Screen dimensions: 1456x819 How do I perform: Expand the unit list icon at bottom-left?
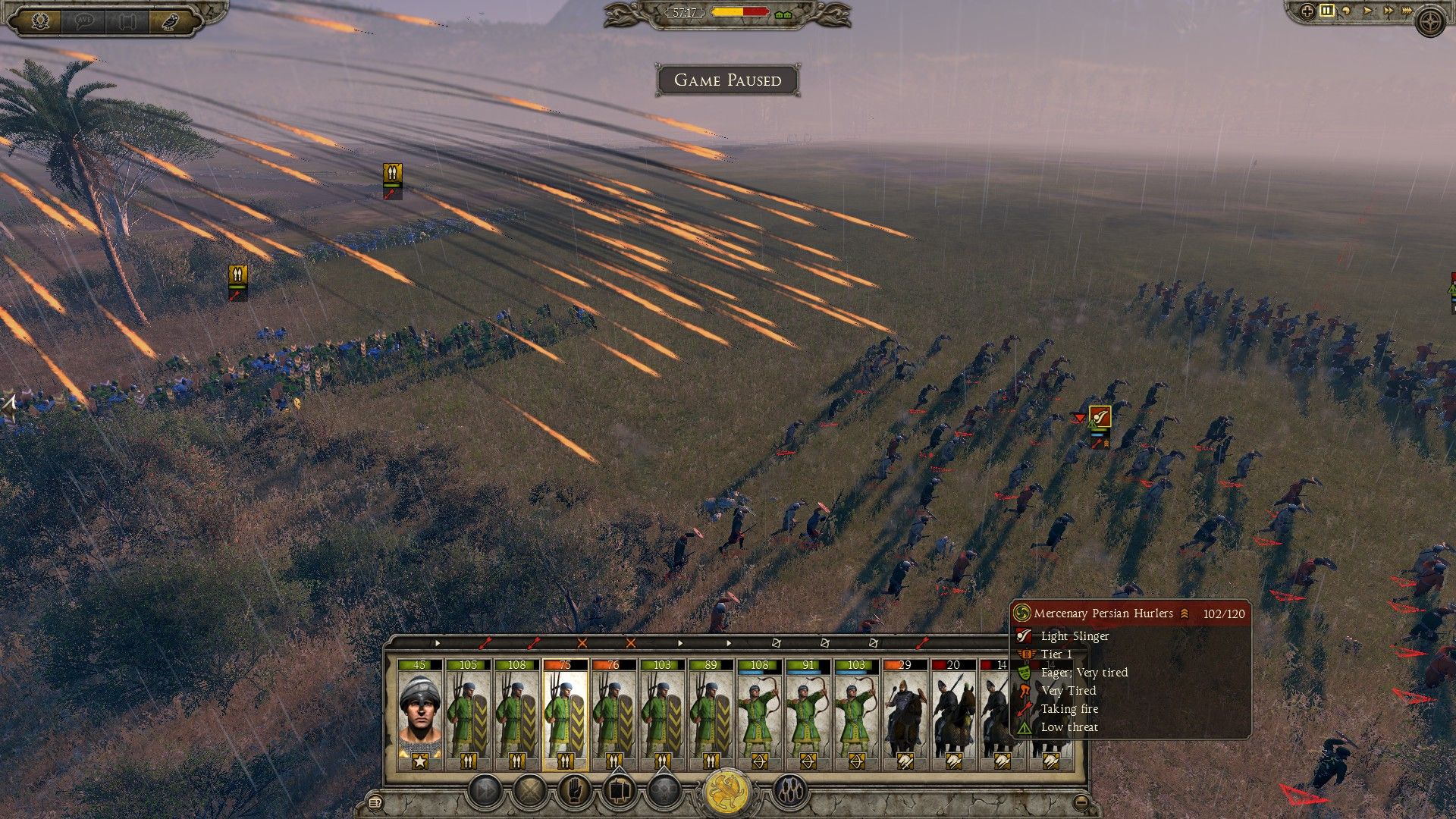pos(375,801)
